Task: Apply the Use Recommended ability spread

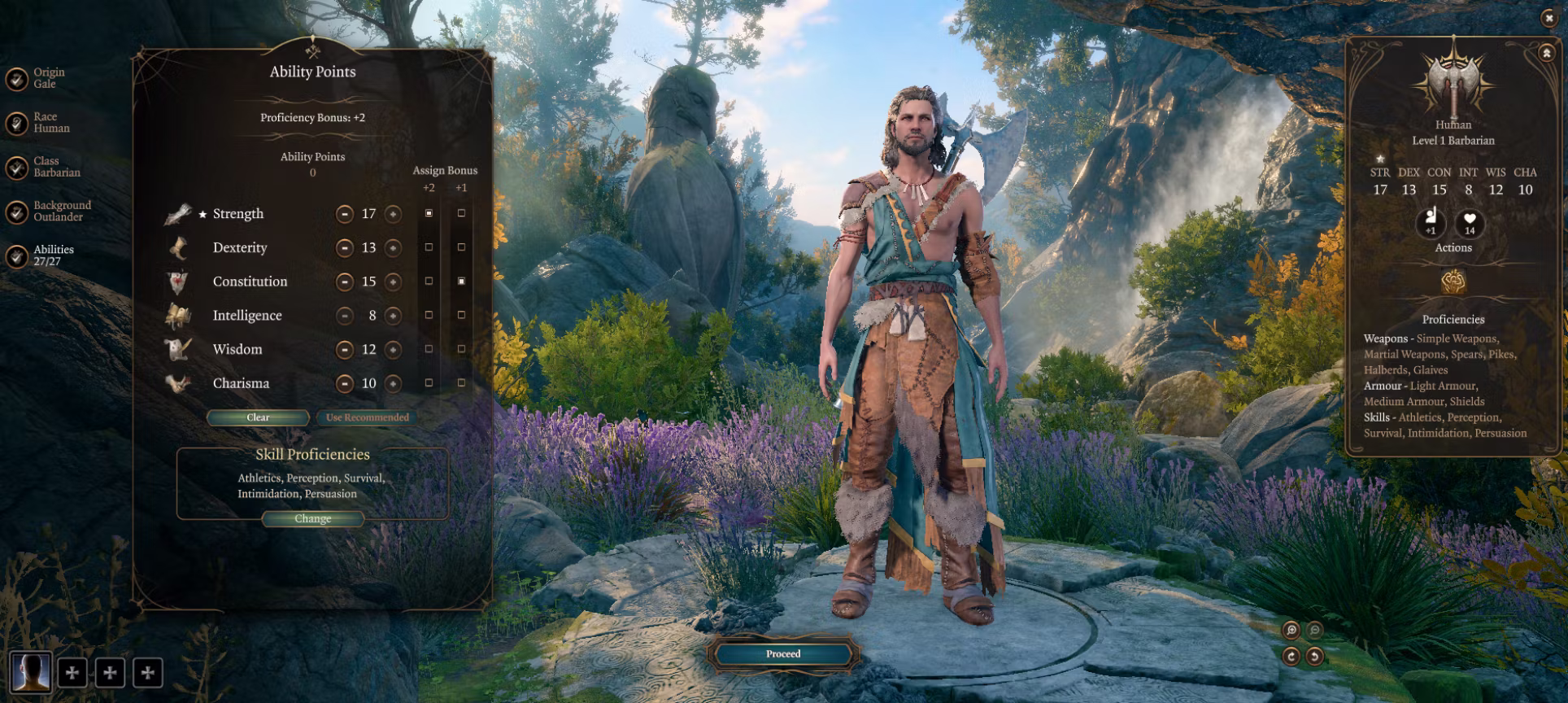Action: pos(367,417)
